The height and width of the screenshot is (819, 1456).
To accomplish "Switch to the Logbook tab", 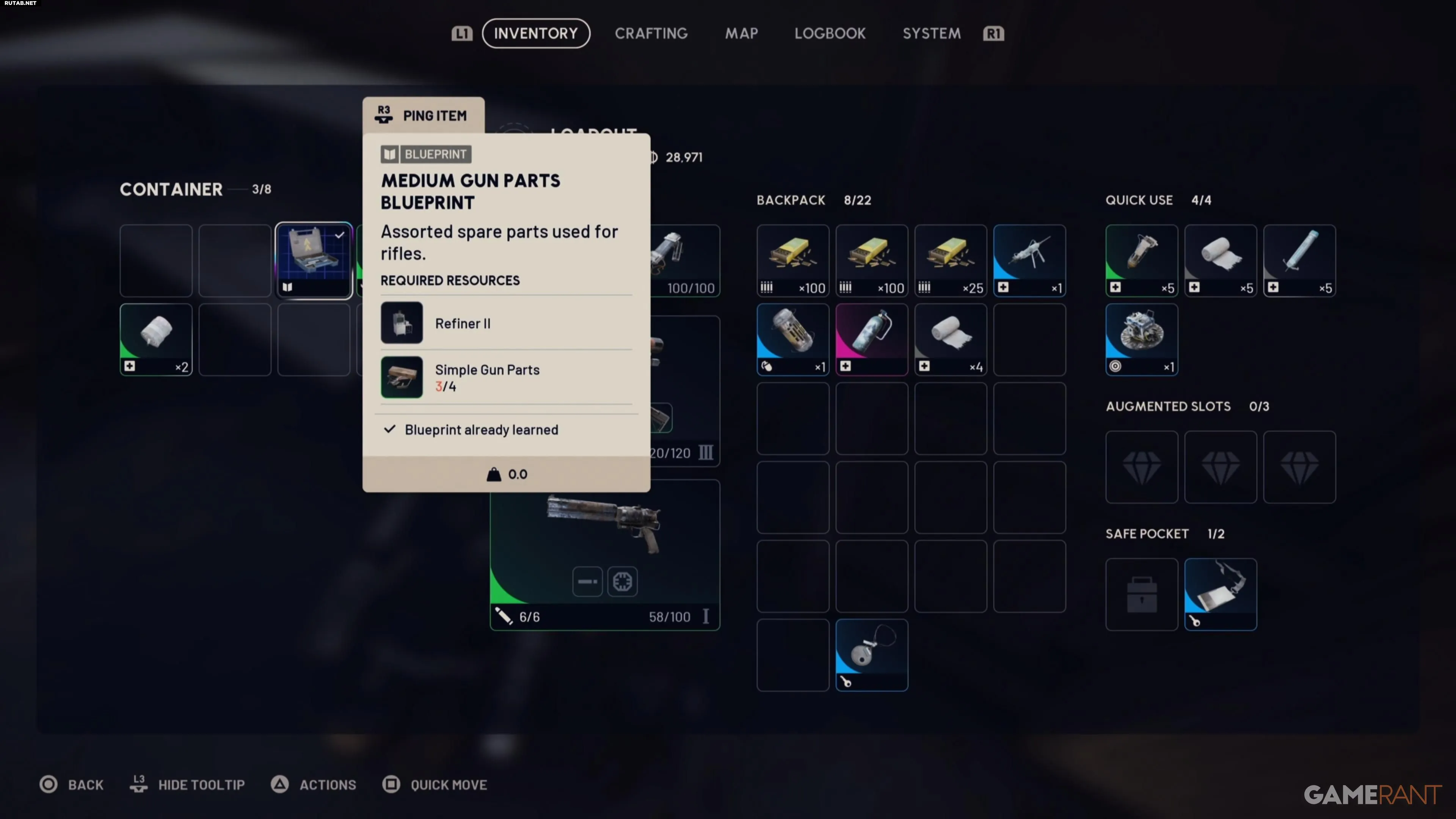I will pos(830,33).
